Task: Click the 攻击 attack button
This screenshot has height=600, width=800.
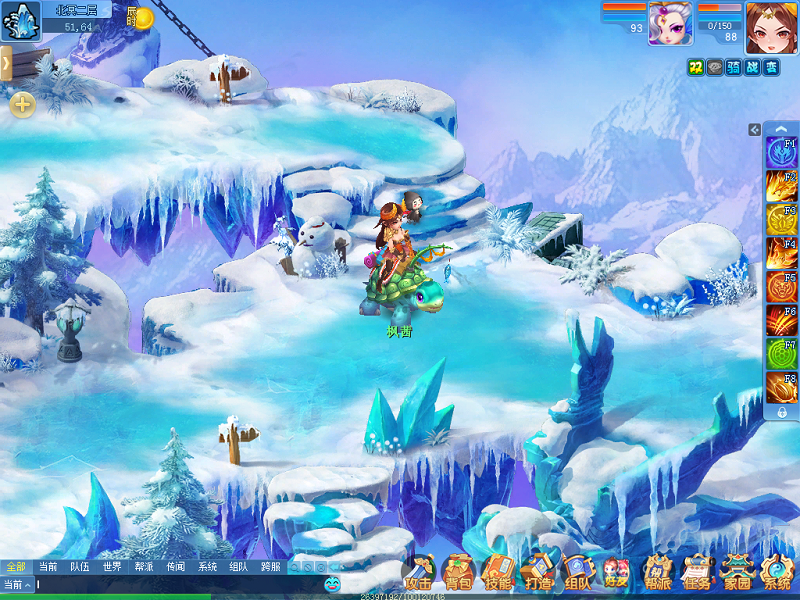Action: pyautogui.click(x=418, y=573)
